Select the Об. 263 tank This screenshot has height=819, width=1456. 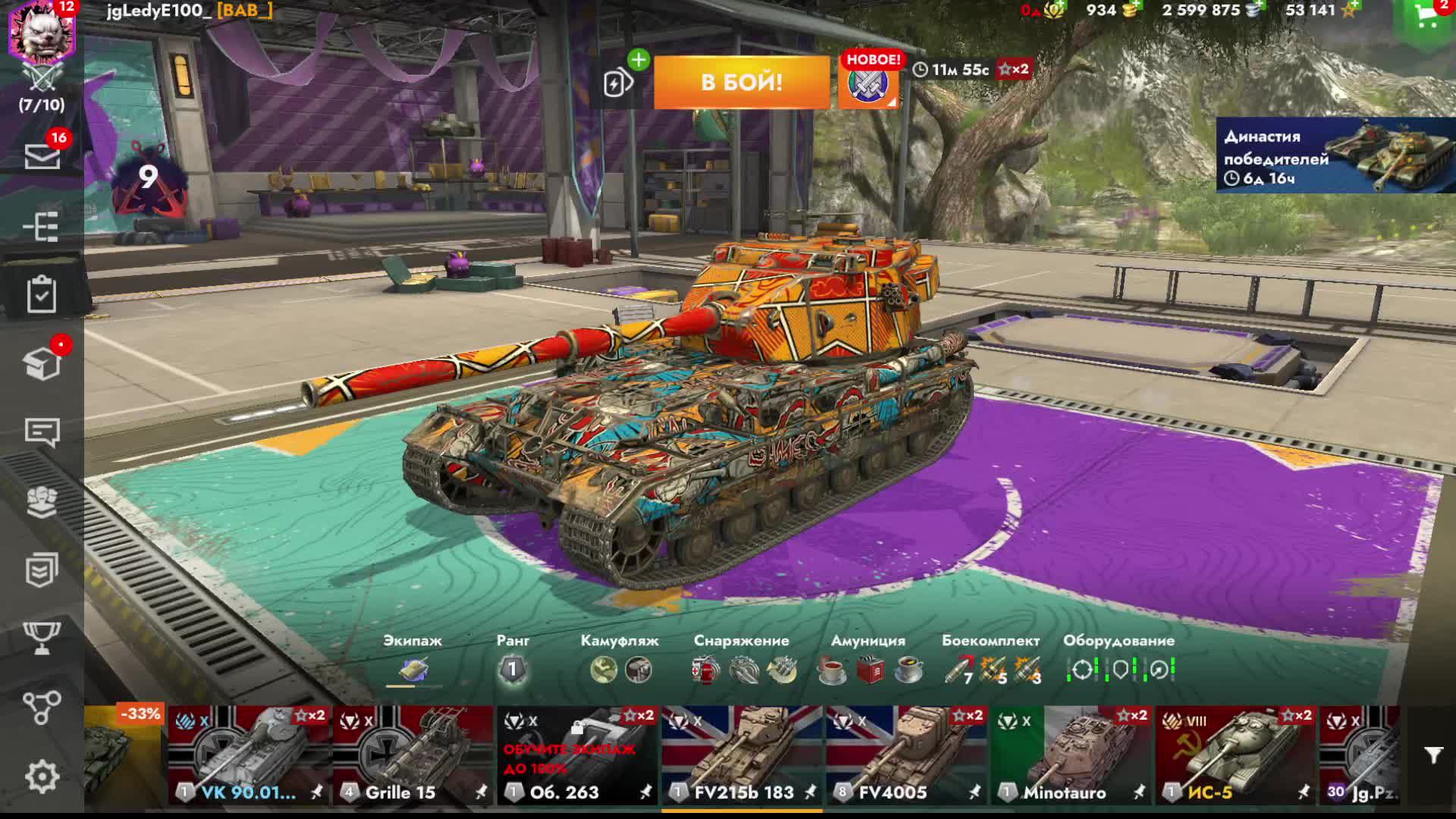(x=578, y=755)
